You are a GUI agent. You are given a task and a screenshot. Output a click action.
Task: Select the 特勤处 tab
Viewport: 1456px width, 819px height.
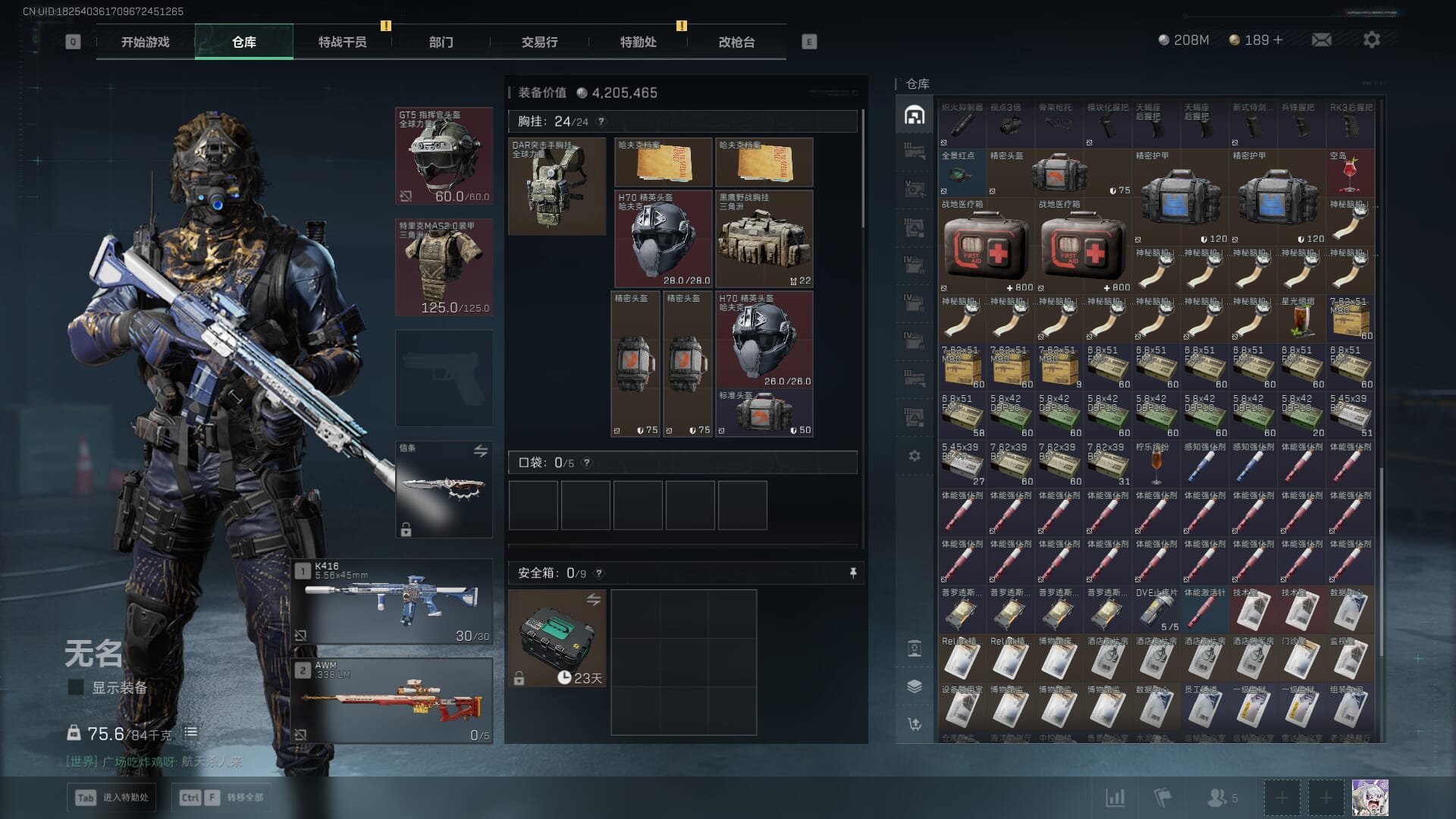pos(638,42)
